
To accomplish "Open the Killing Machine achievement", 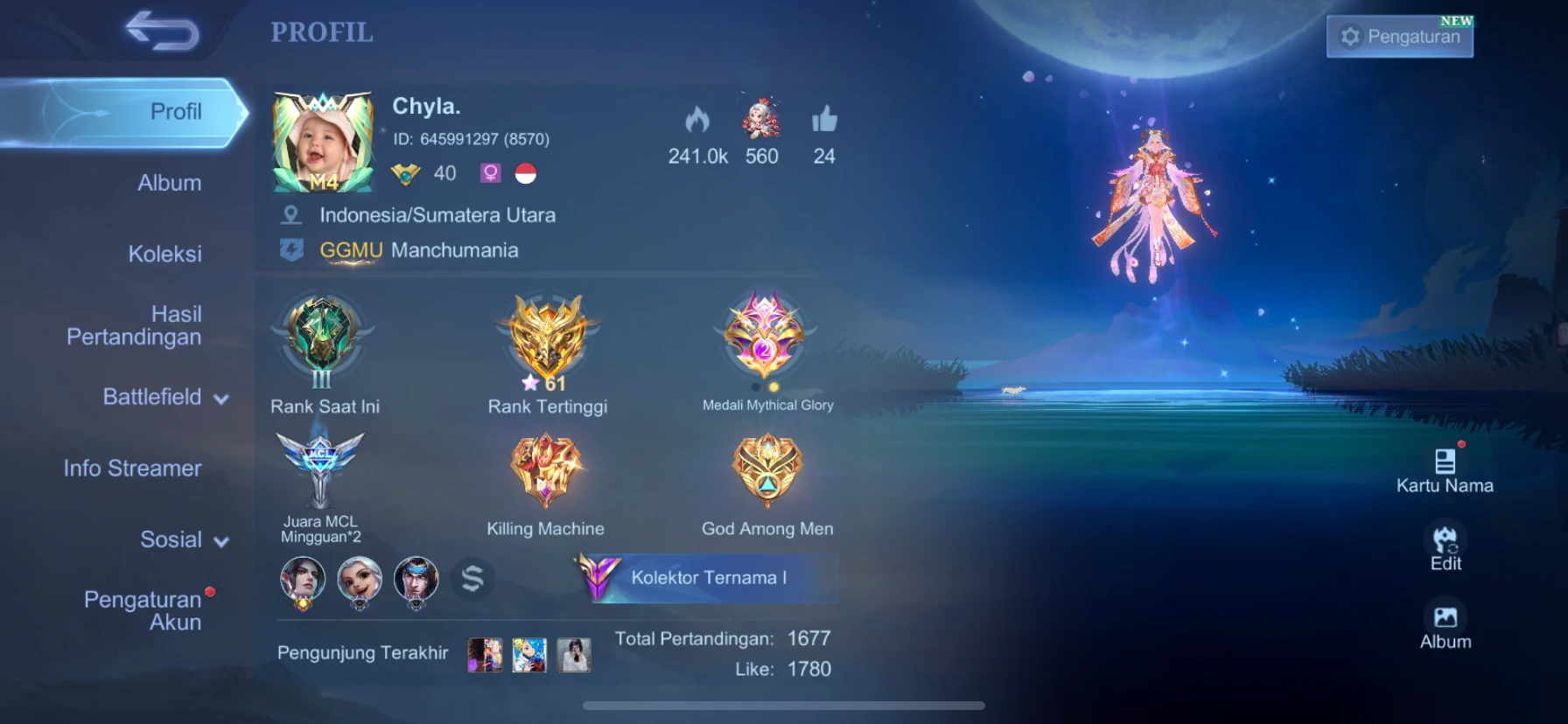I will (x=545, y=472).
